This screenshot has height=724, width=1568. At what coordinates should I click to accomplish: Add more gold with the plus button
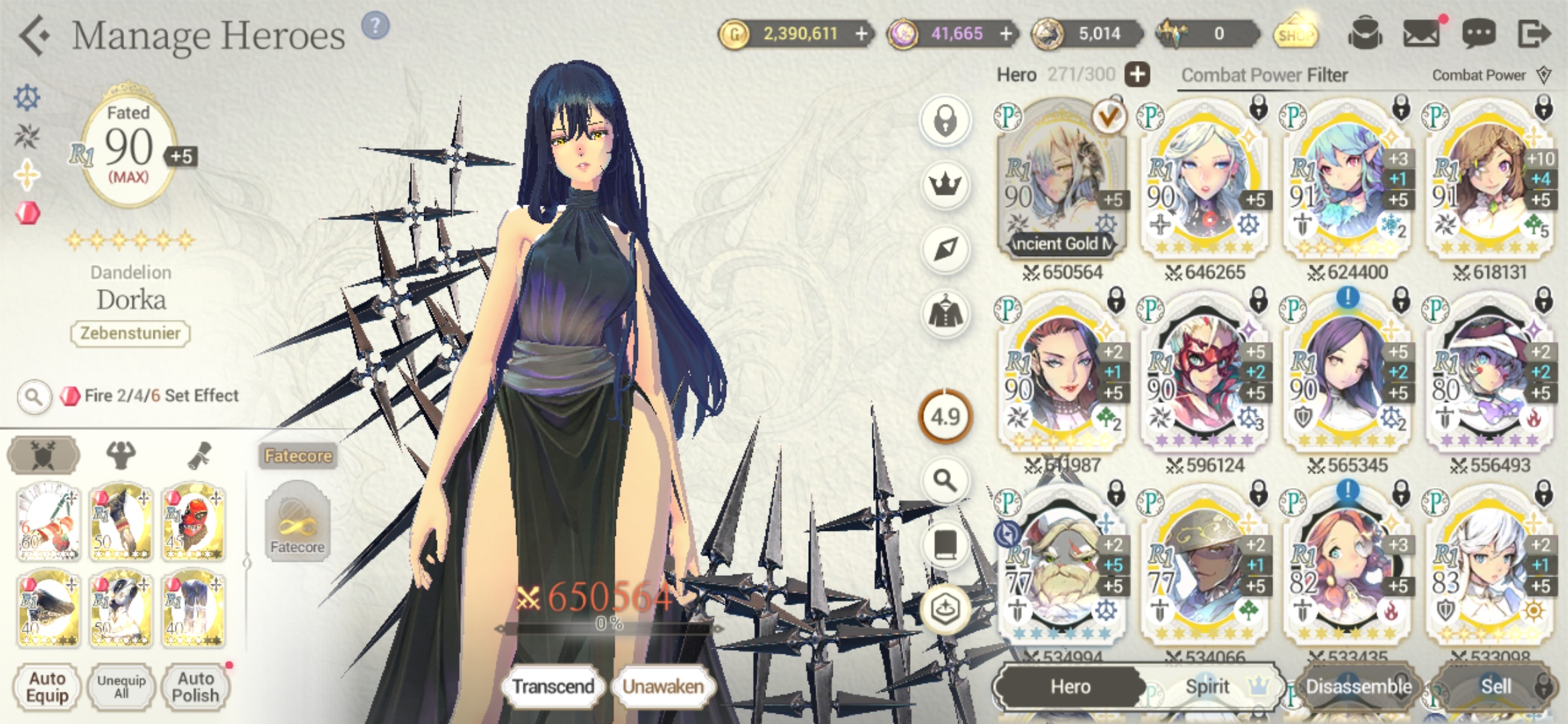(x=862, y=34)
